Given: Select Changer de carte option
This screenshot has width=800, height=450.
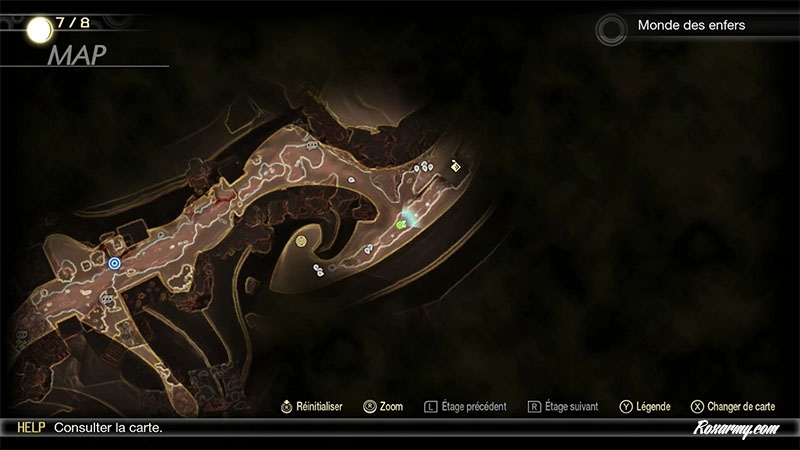Looking at the screenshot, I should (733, 407).
